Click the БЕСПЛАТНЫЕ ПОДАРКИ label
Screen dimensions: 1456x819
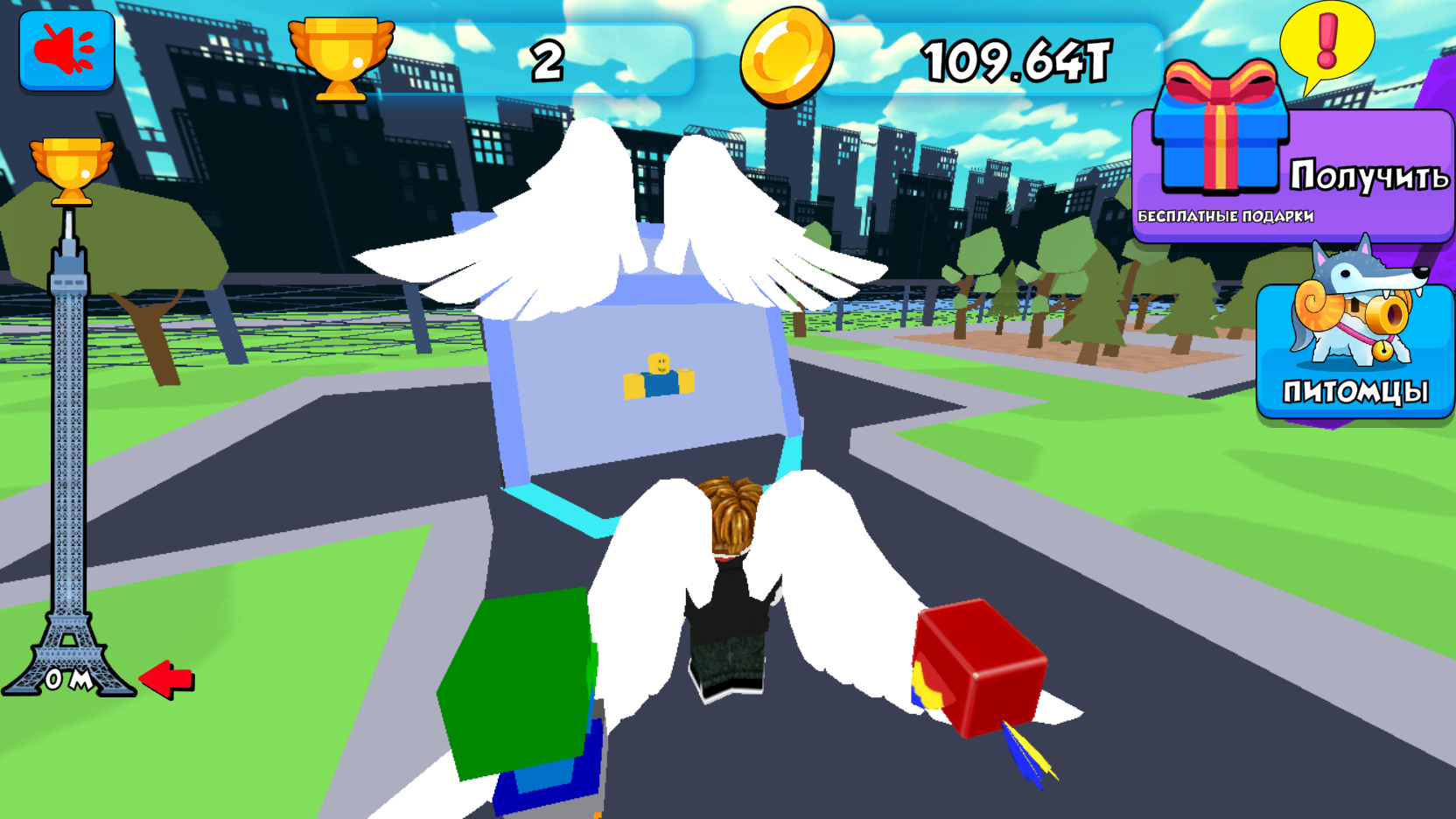(x=1228, y=213)
